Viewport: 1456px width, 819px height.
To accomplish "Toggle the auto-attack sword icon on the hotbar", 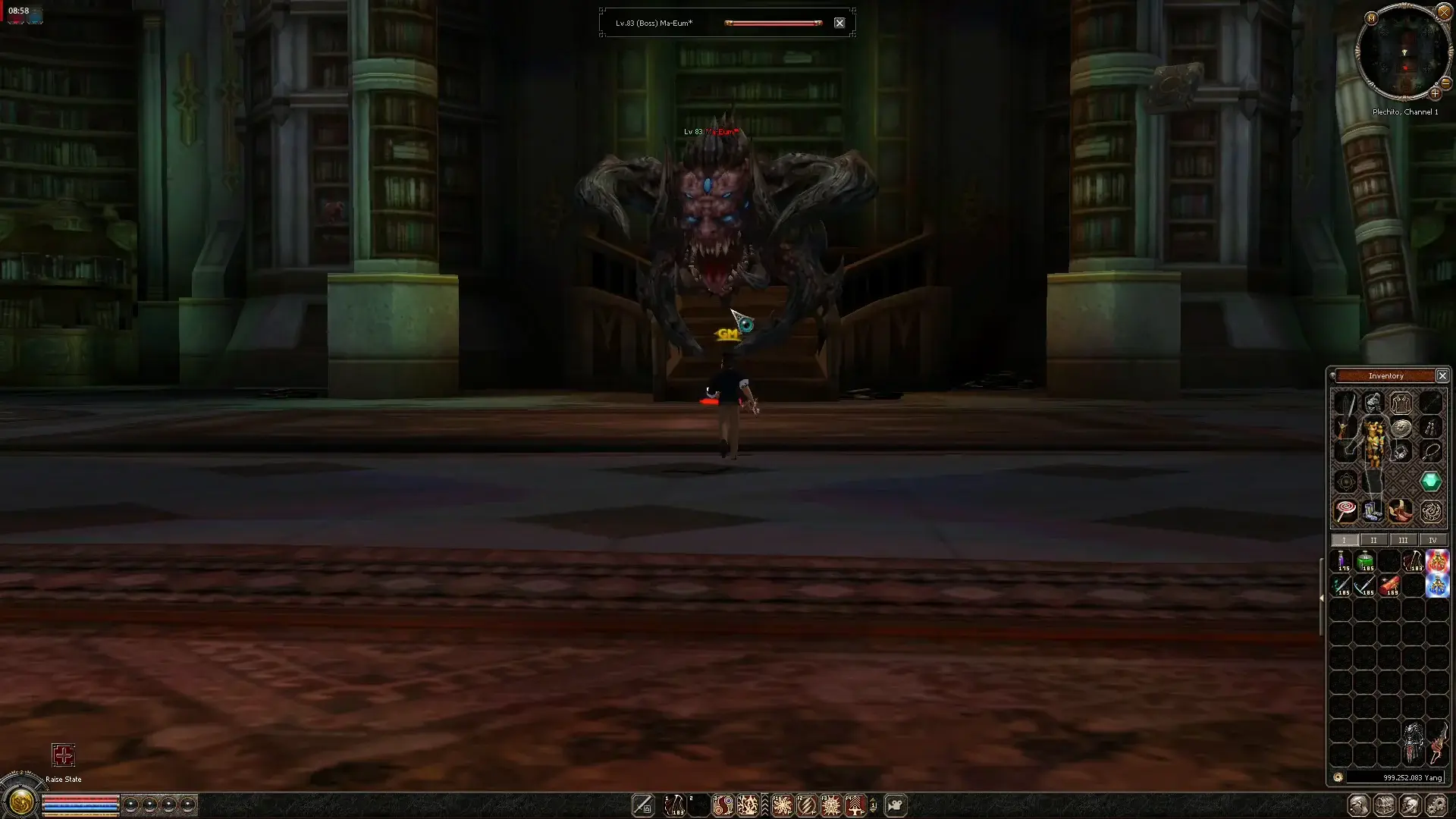I will point(644,805).
